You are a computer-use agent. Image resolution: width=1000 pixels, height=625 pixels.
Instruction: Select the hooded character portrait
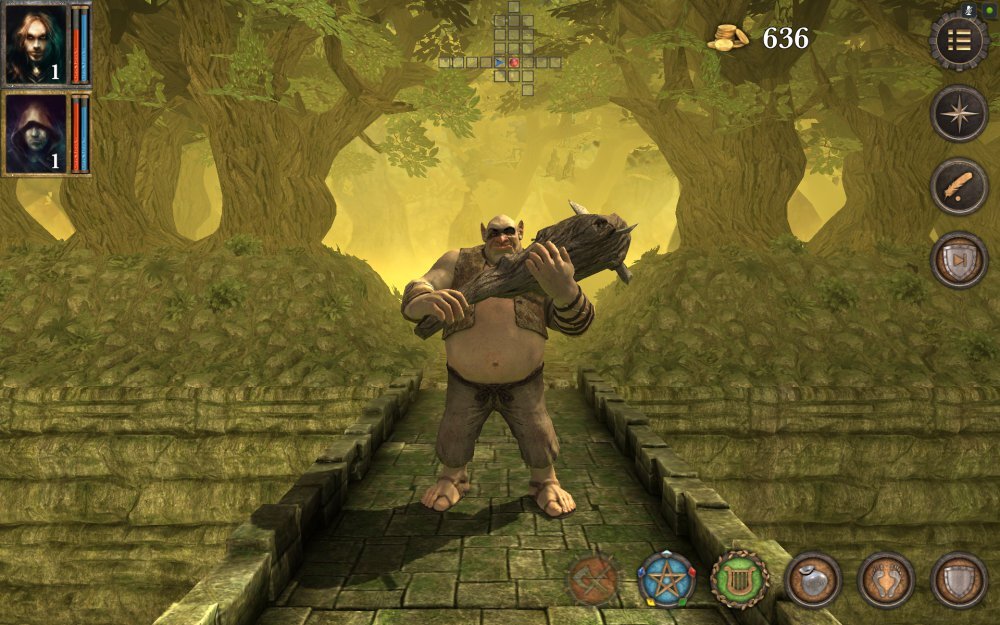pyautogui.click(x=36, y=133)
